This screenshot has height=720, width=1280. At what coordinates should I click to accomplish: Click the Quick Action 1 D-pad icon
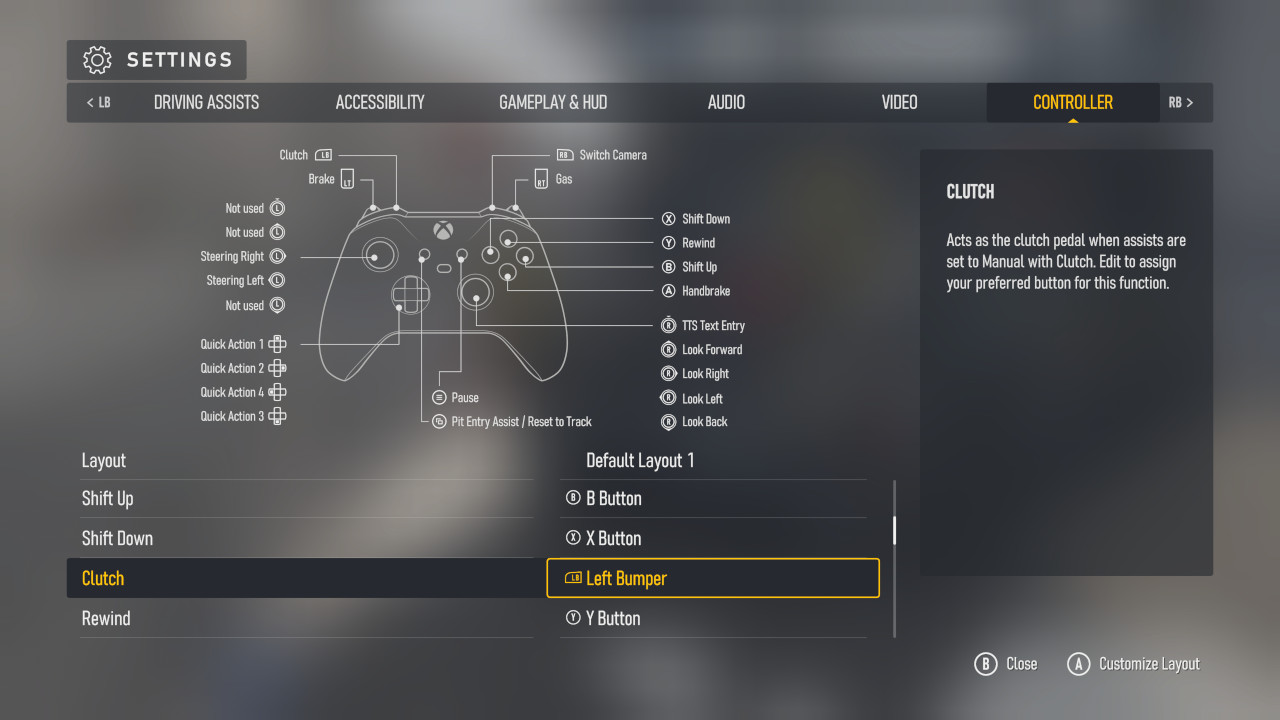pos(277,343)
